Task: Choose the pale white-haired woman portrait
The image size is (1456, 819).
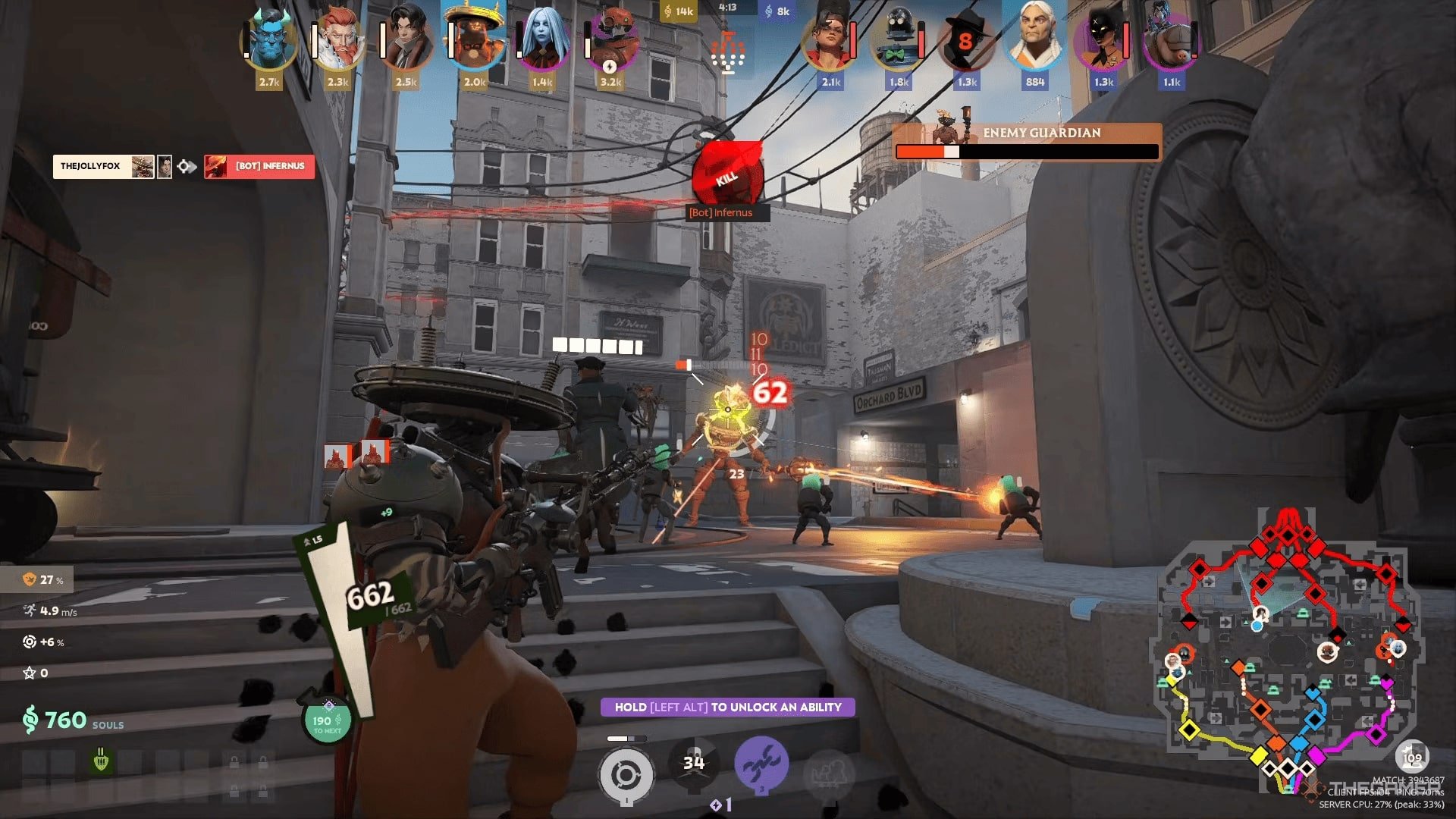Action: pyautogui.click(x=543, y=42)
